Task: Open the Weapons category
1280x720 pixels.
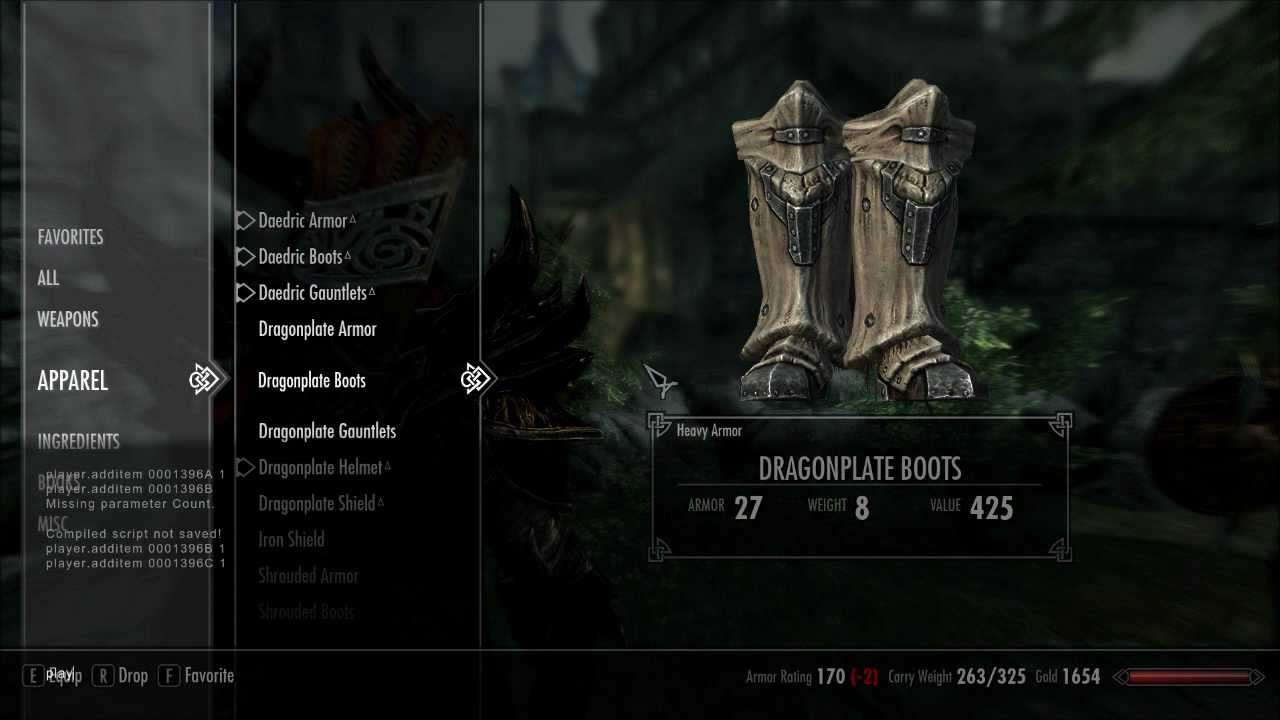Action: pyautogui.click(x=68, y=320)
